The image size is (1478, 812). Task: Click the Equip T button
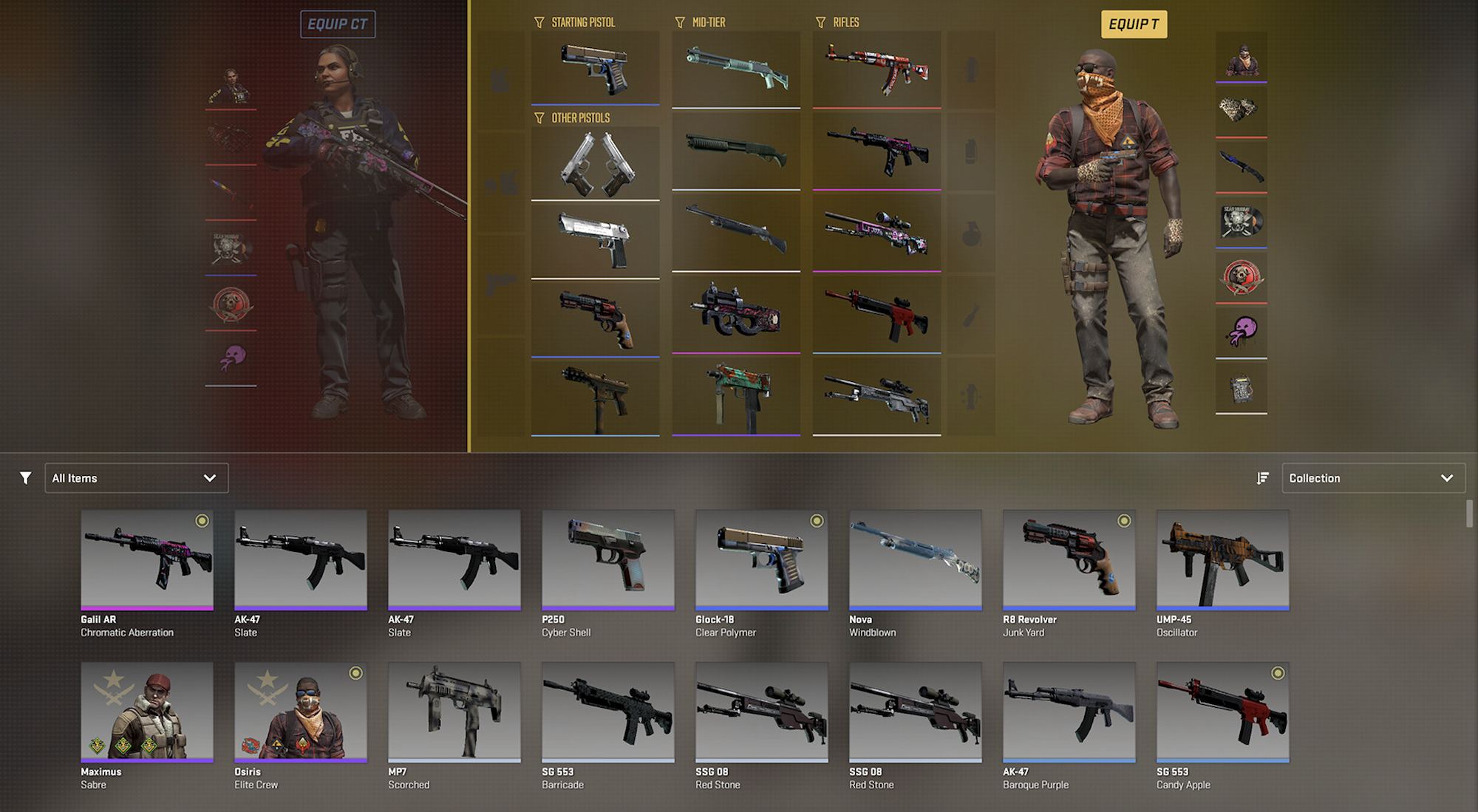[x=1134, y=24]
